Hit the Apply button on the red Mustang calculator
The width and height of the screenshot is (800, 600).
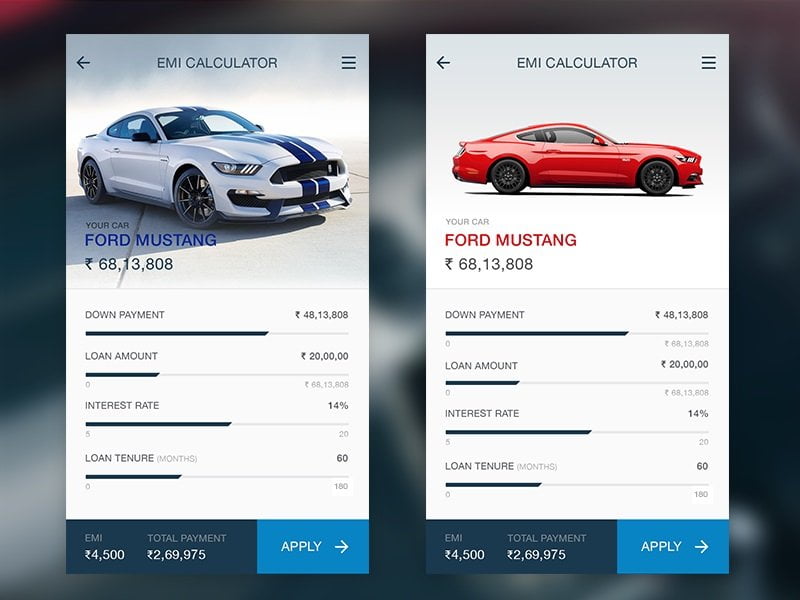(673, 547)
